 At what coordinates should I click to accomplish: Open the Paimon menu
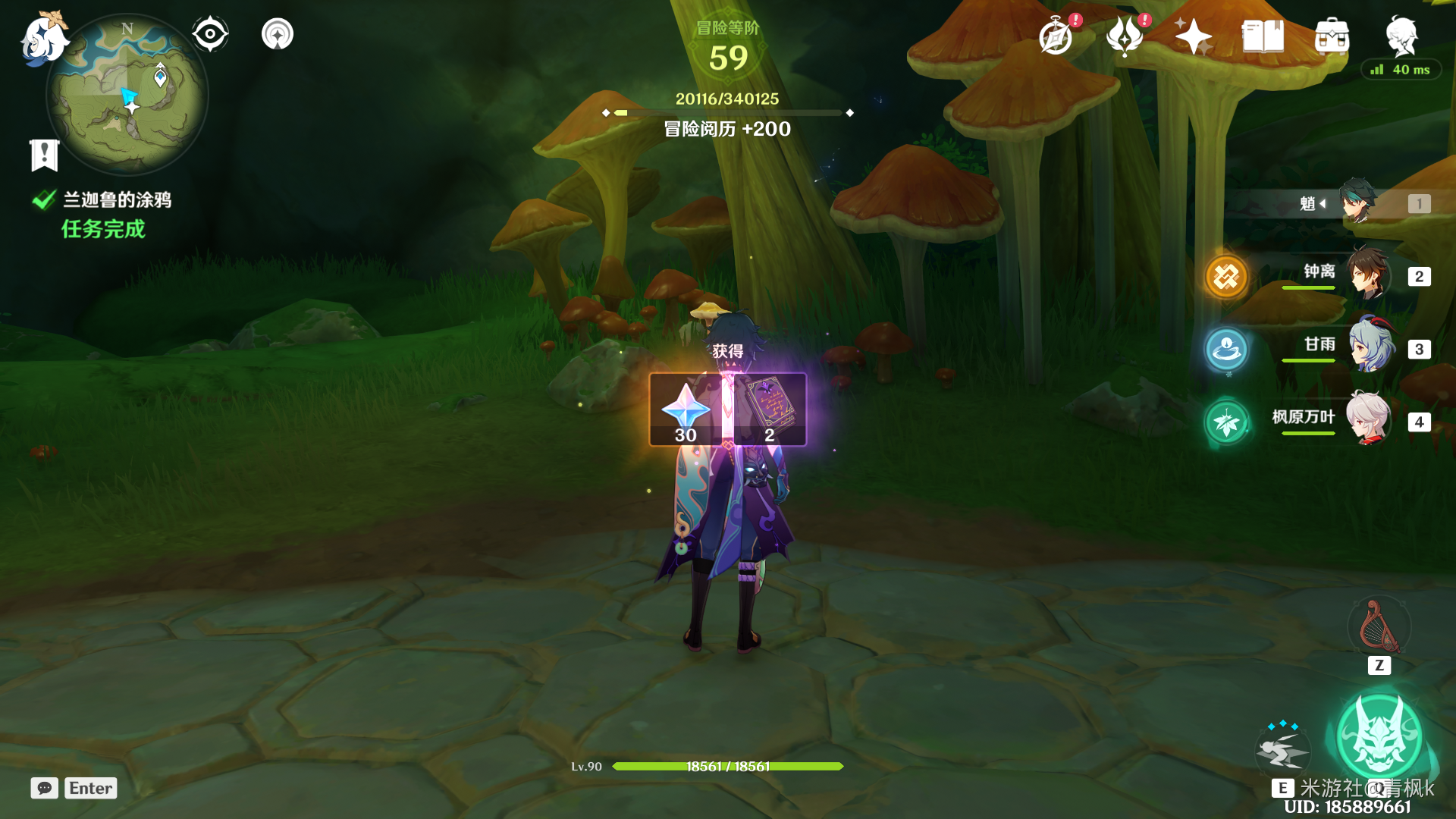click(42, 38)
